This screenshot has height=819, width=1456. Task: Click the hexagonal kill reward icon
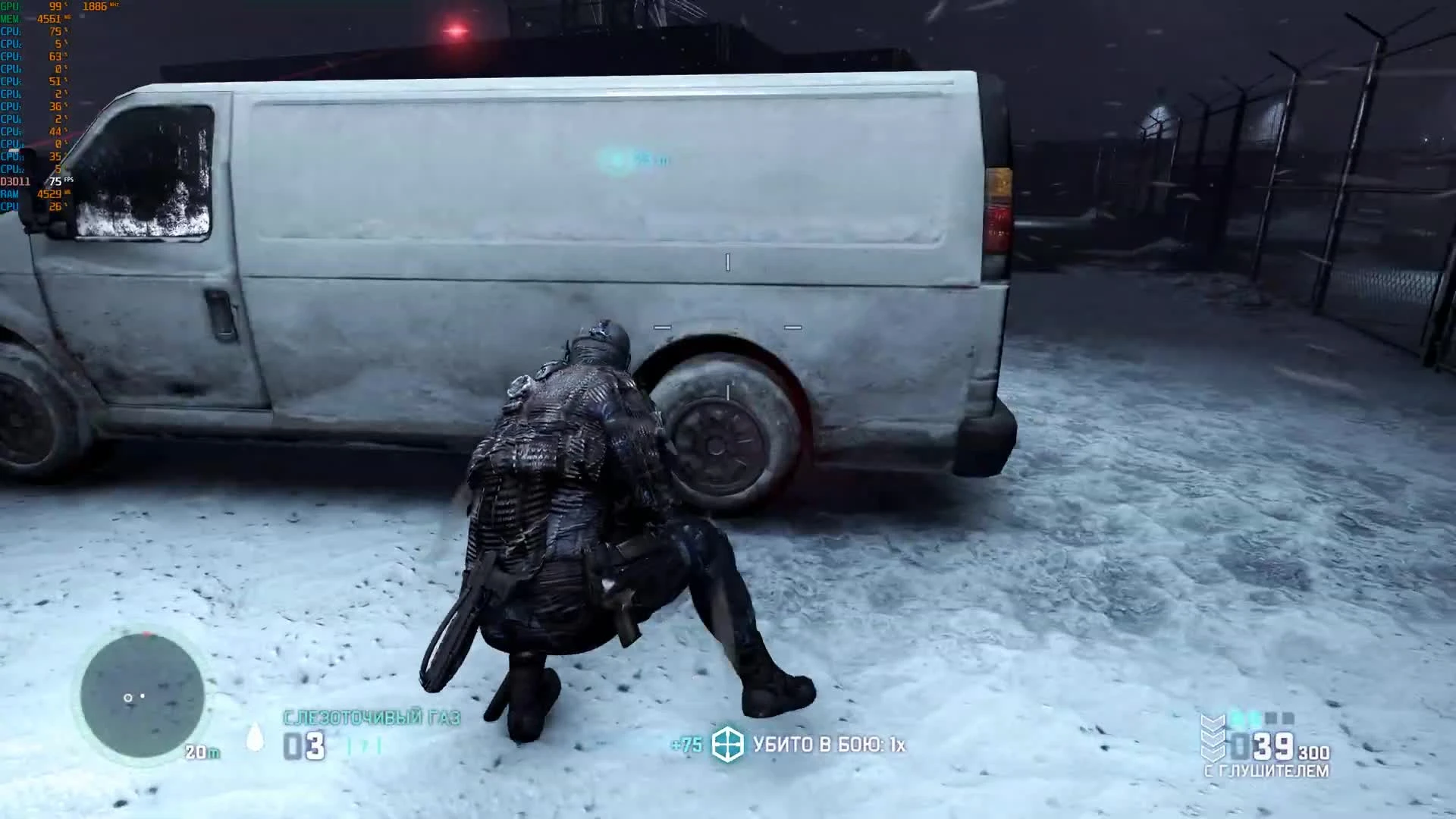(727, 745)
